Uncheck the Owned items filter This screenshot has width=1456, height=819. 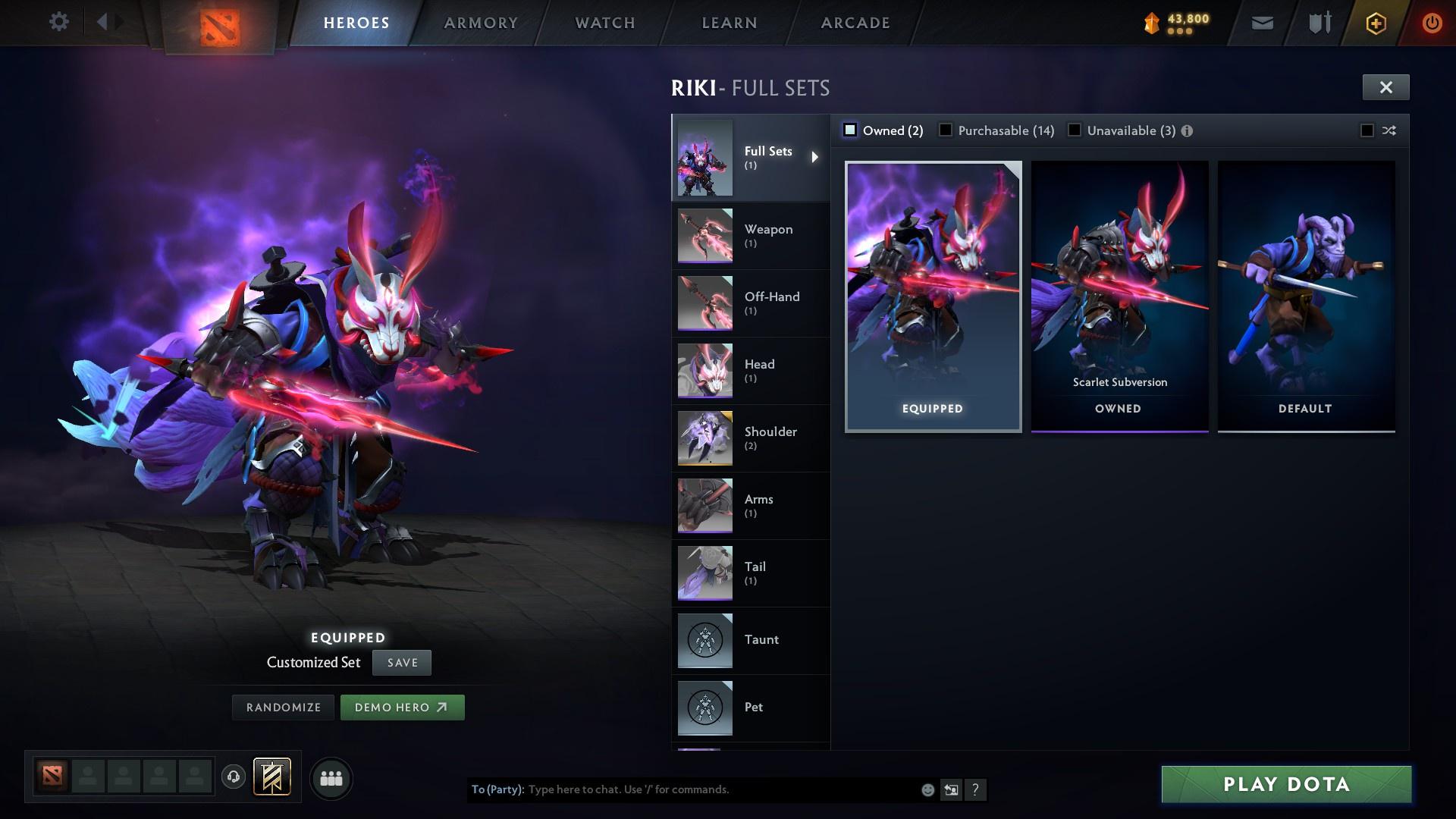[849, 130]
